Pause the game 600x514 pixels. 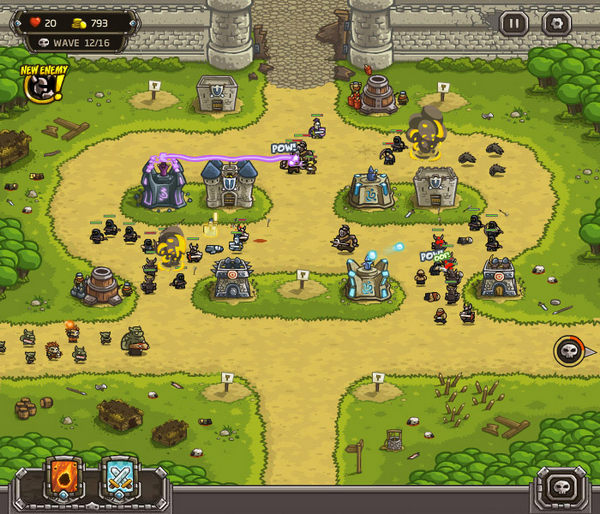(x=514, y=23)
